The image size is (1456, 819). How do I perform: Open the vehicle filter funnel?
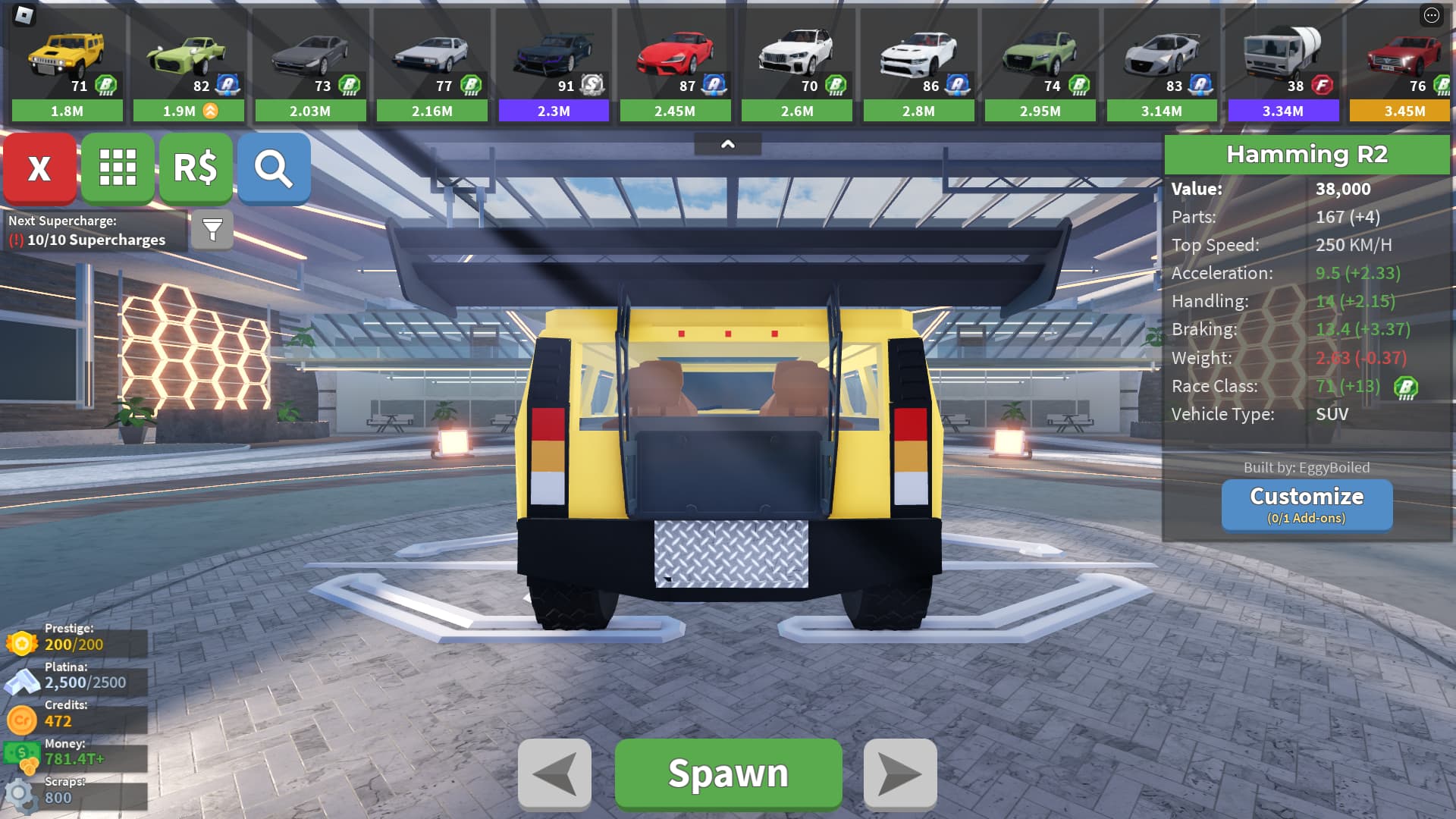click(x=212, y=229)
